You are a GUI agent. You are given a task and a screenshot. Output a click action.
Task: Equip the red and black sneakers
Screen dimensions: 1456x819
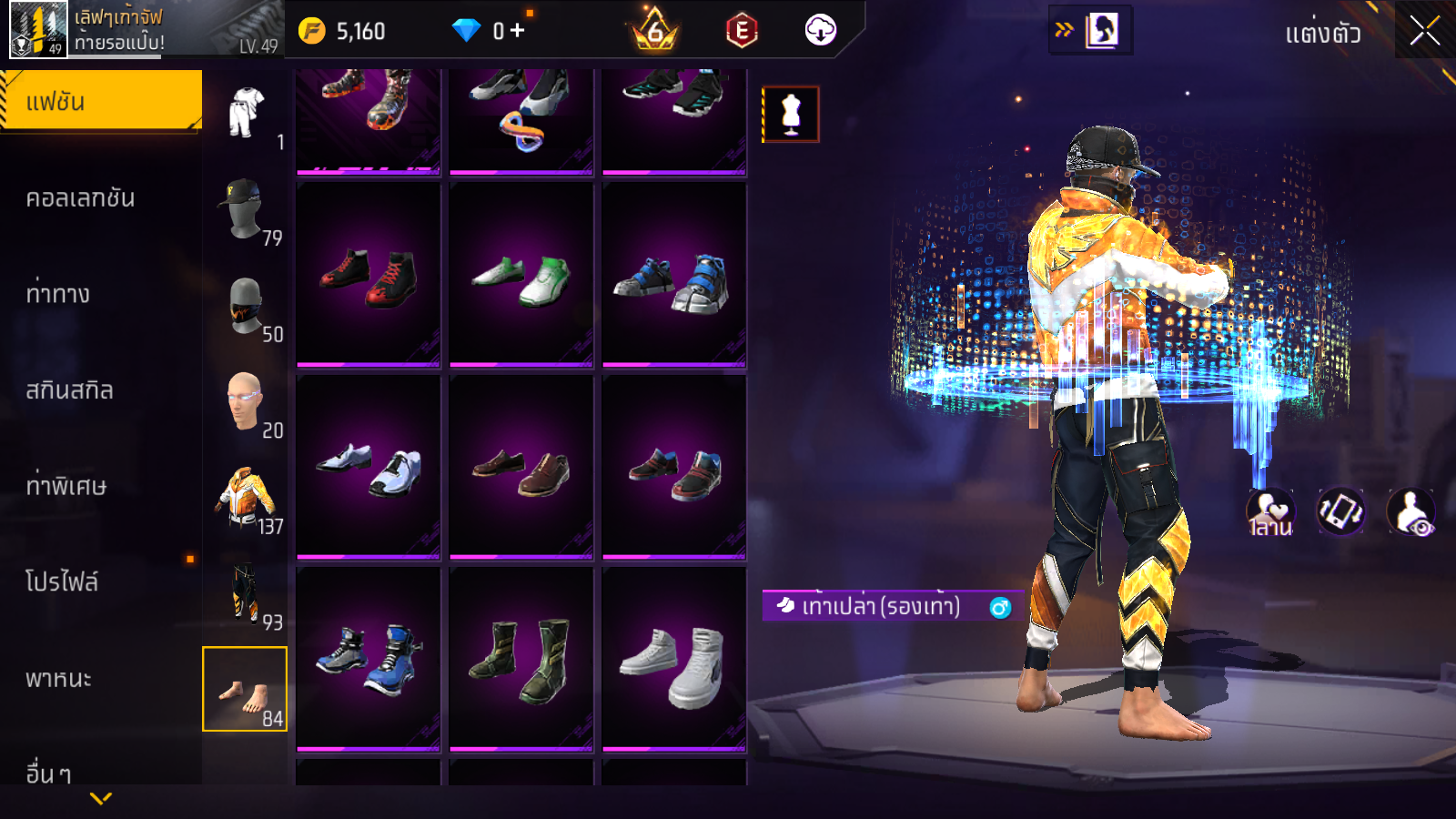369,275
